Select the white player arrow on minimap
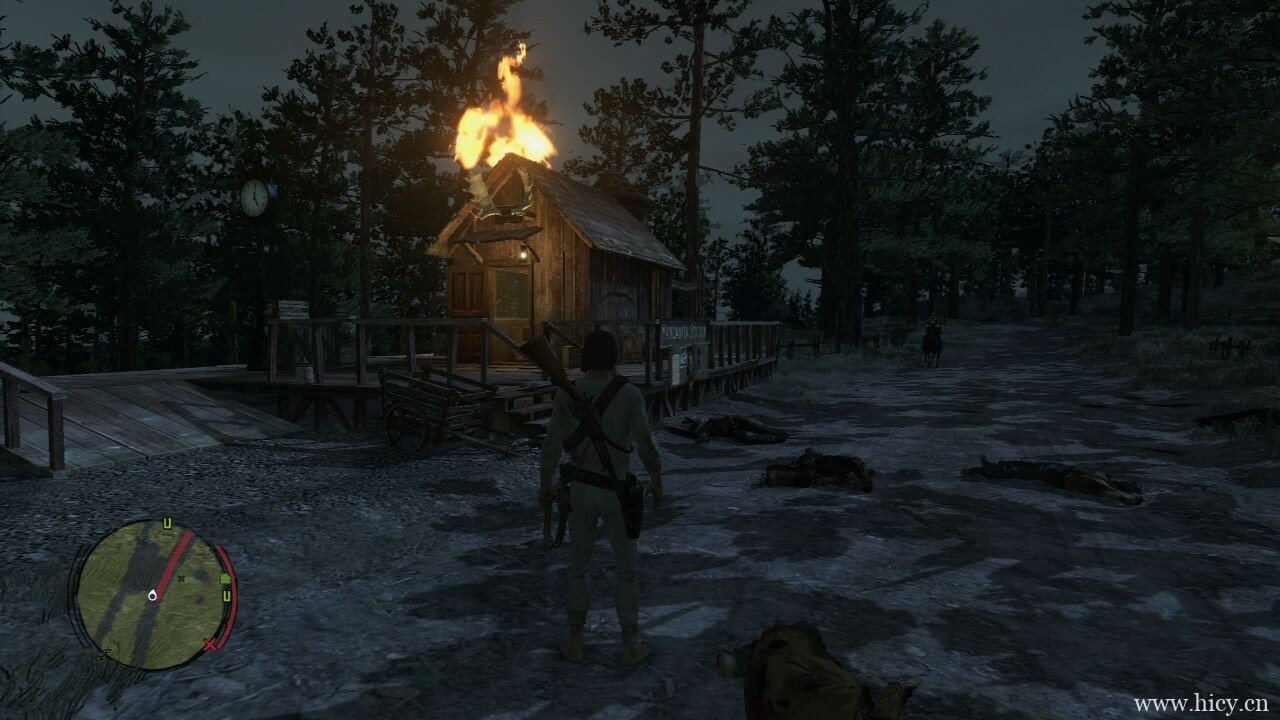This screenshot has height=720, width=1280. tap(151, 595)
